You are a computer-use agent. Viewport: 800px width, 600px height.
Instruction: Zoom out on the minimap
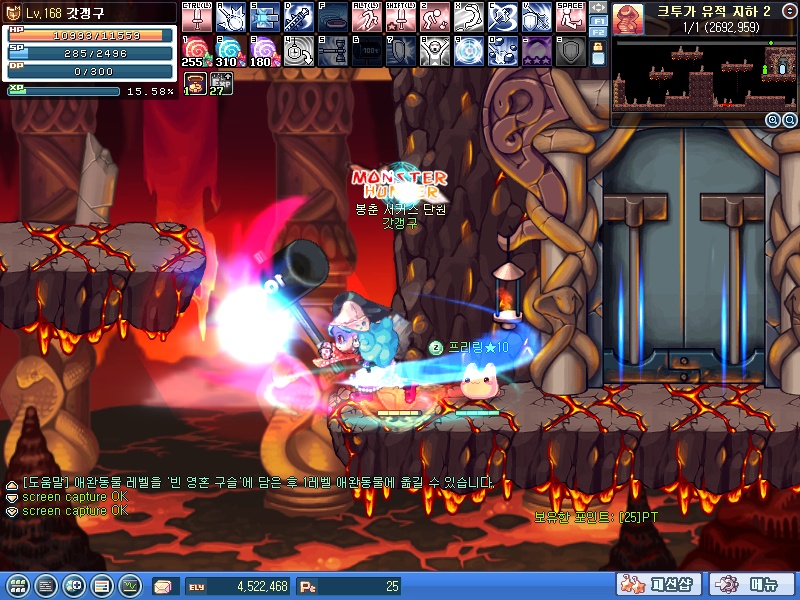pyautogui.click(x=788, y=120)
